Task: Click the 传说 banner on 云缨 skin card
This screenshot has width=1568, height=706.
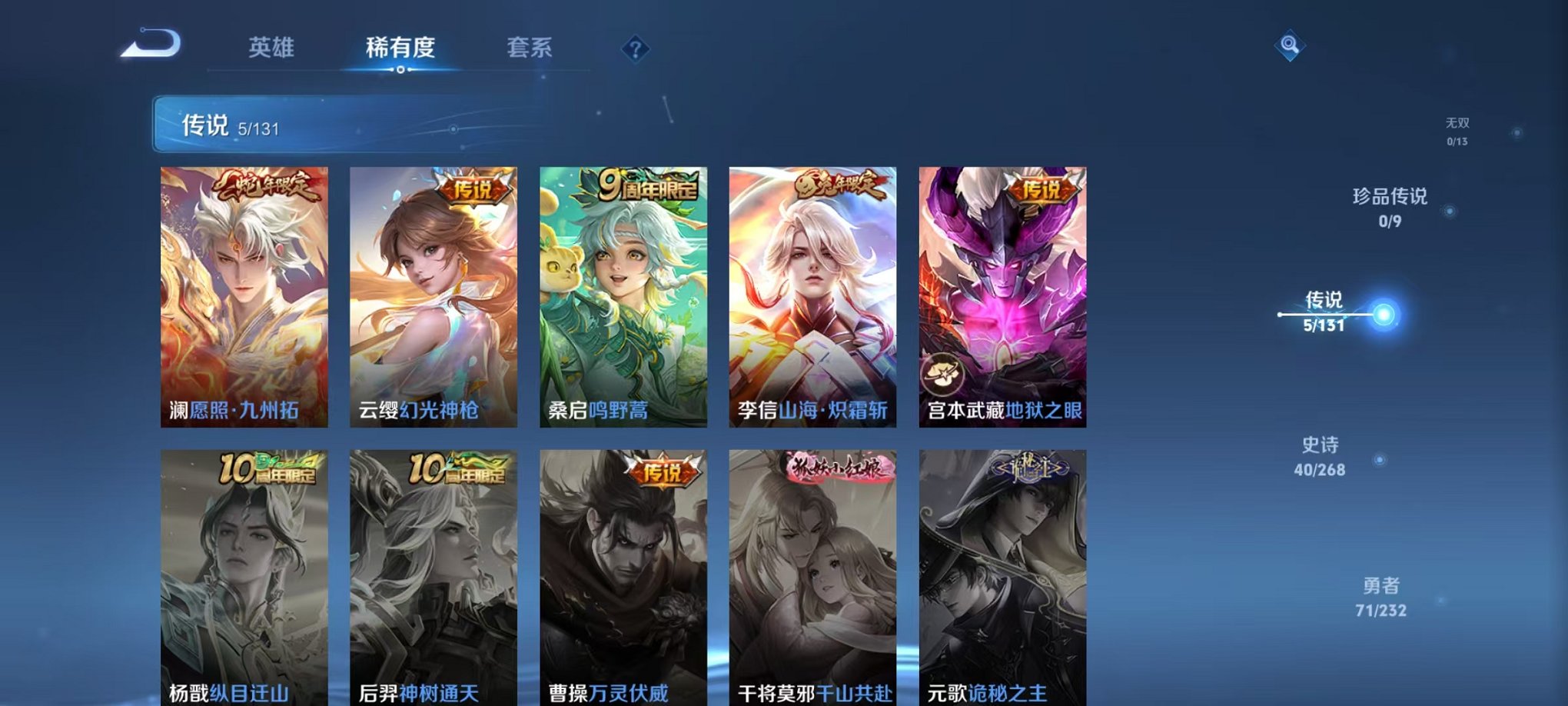Action: [x=476, y=187]
